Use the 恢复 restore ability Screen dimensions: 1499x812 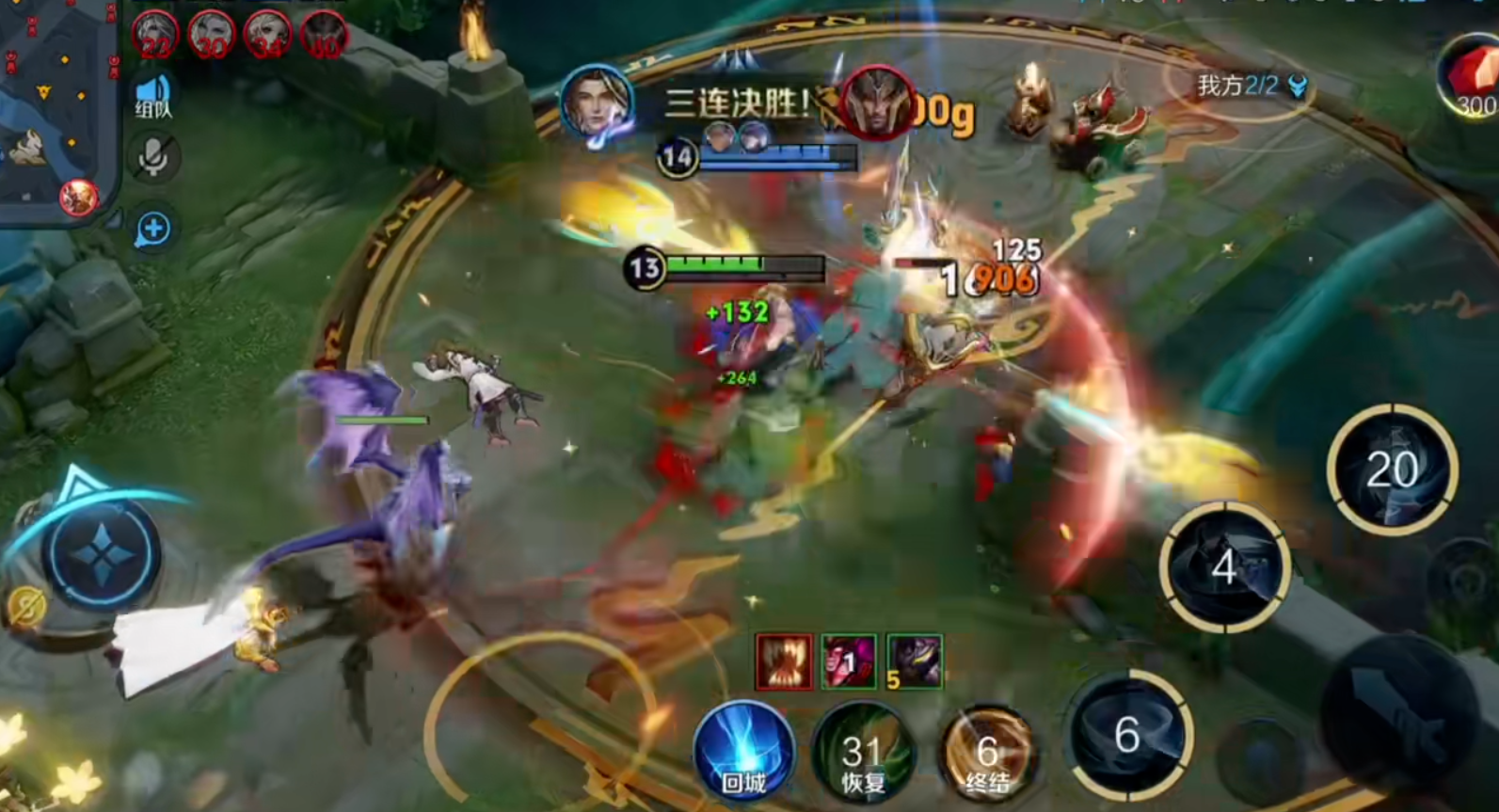(x=863, y=756)
